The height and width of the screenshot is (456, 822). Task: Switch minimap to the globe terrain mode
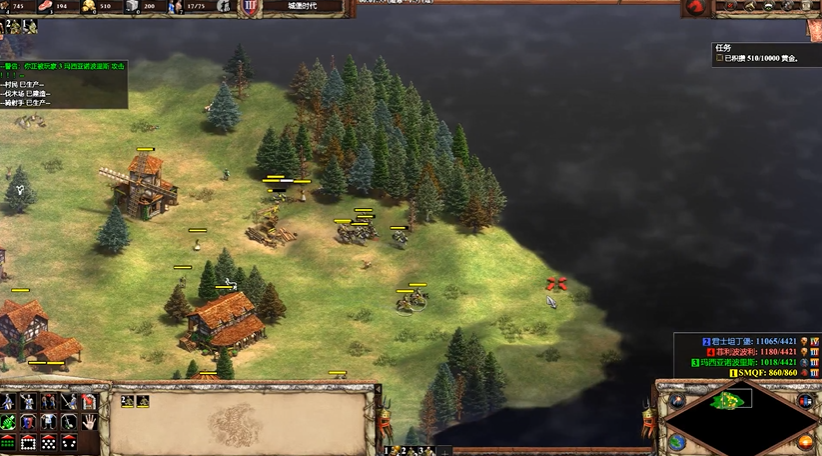677,441
